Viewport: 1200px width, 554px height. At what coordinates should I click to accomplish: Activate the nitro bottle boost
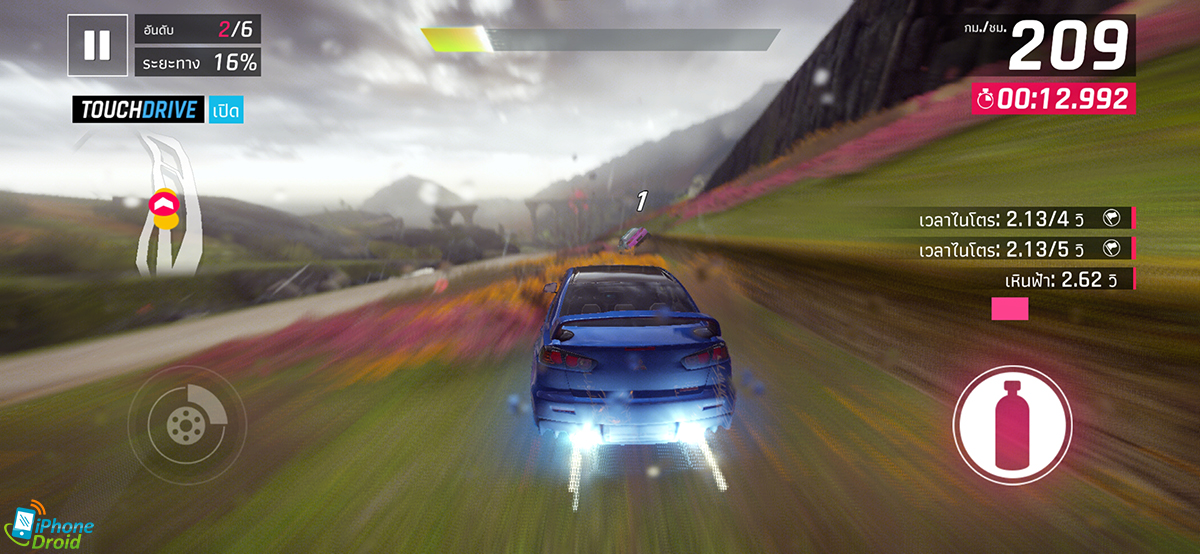point(1012,424)
